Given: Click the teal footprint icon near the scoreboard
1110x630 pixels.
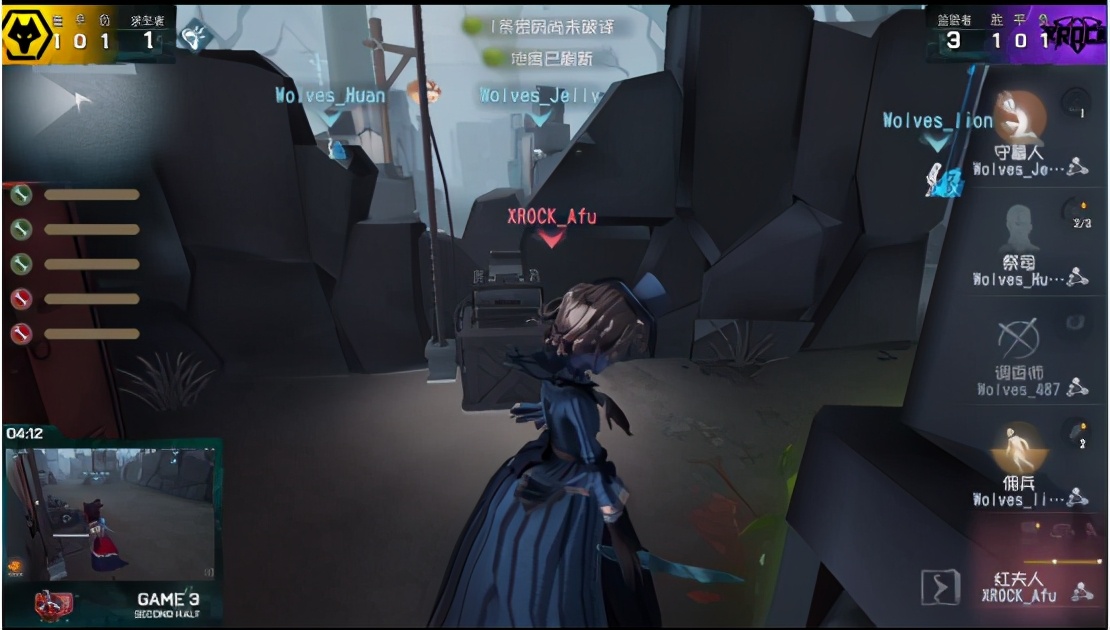Looking at the screenshot, I should pyautogui.click(x=193, y=37).
